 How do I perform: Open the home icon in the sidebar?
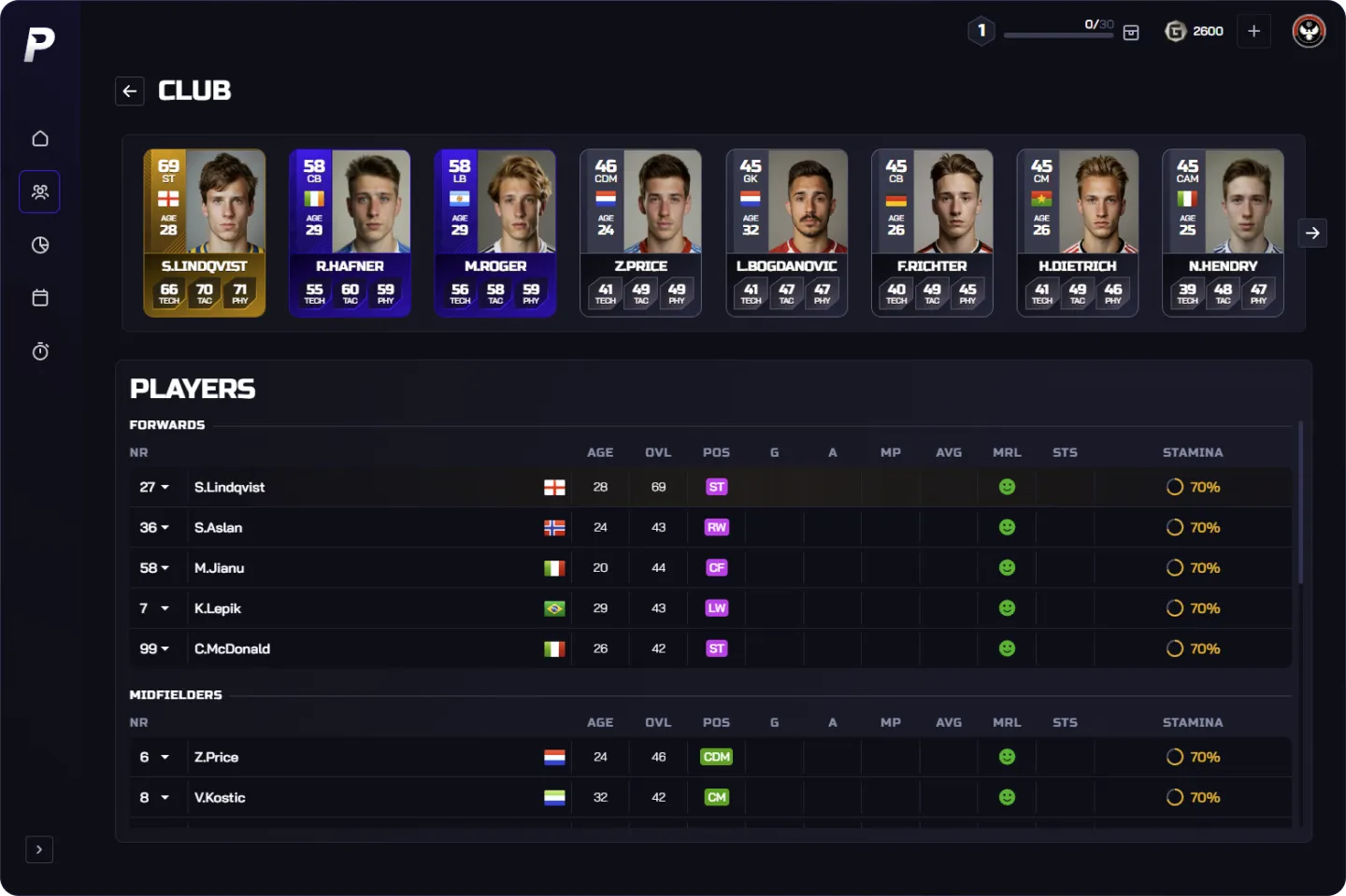[x=40, y=138]
